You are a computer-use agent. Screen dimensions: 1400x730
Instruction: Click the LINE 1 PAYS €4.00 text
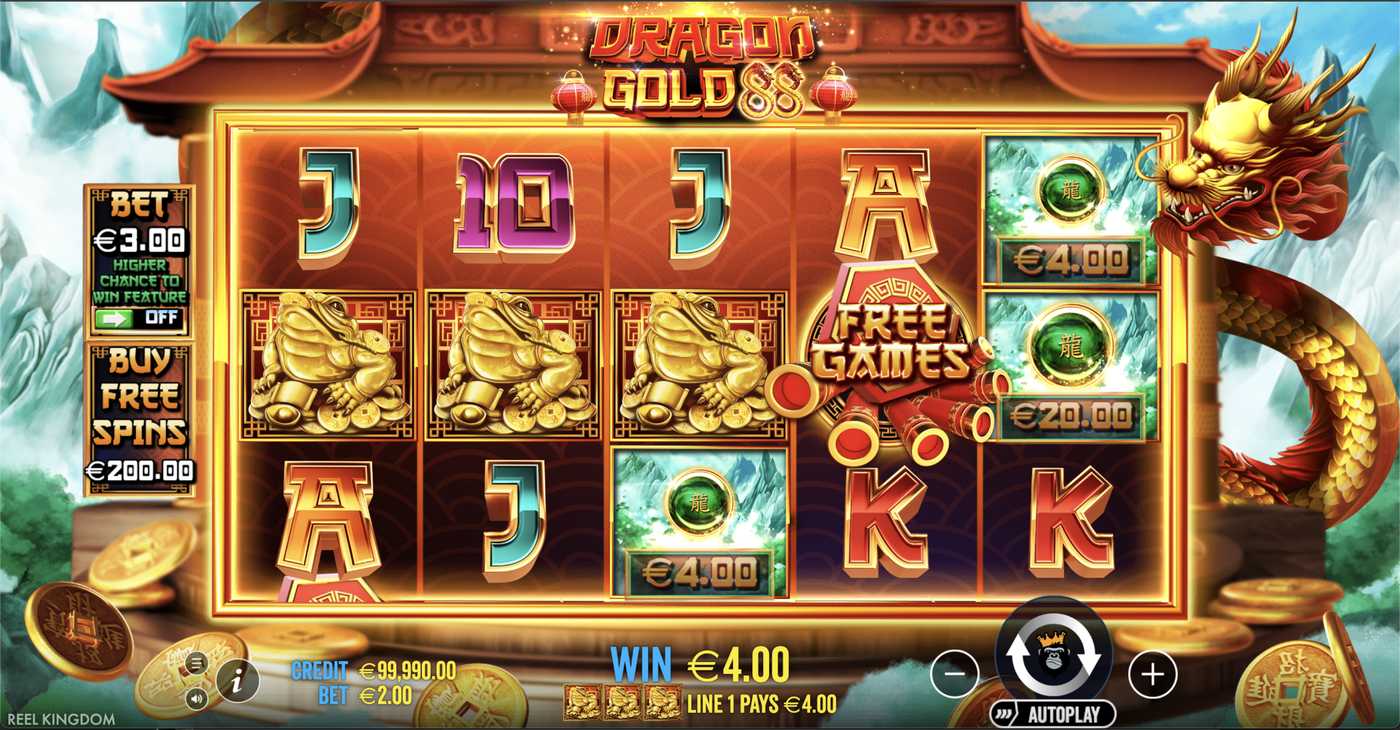[763, 702]
